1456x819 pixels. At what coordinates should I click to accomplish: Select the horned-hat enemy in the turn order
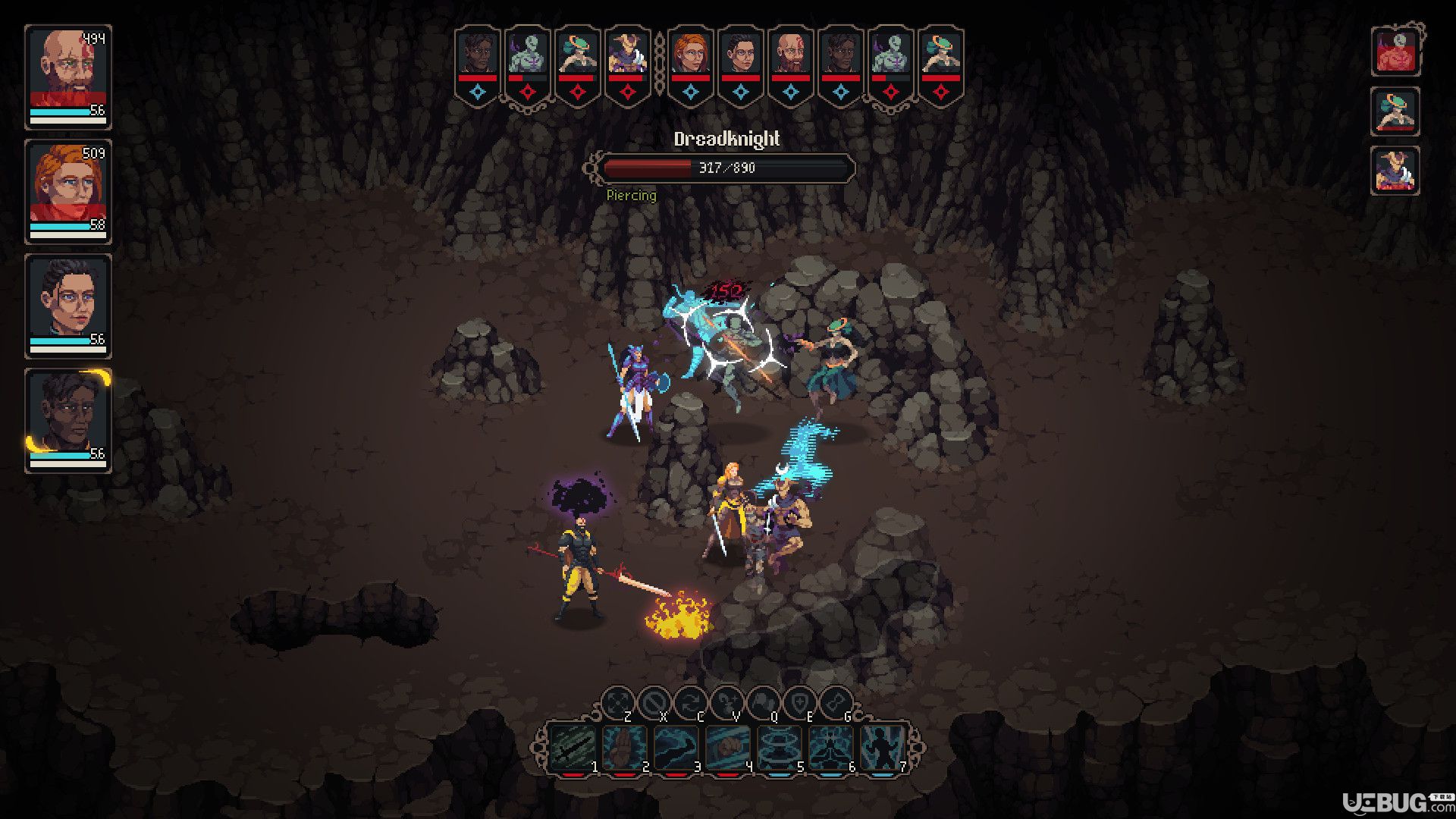pos(627,53)
